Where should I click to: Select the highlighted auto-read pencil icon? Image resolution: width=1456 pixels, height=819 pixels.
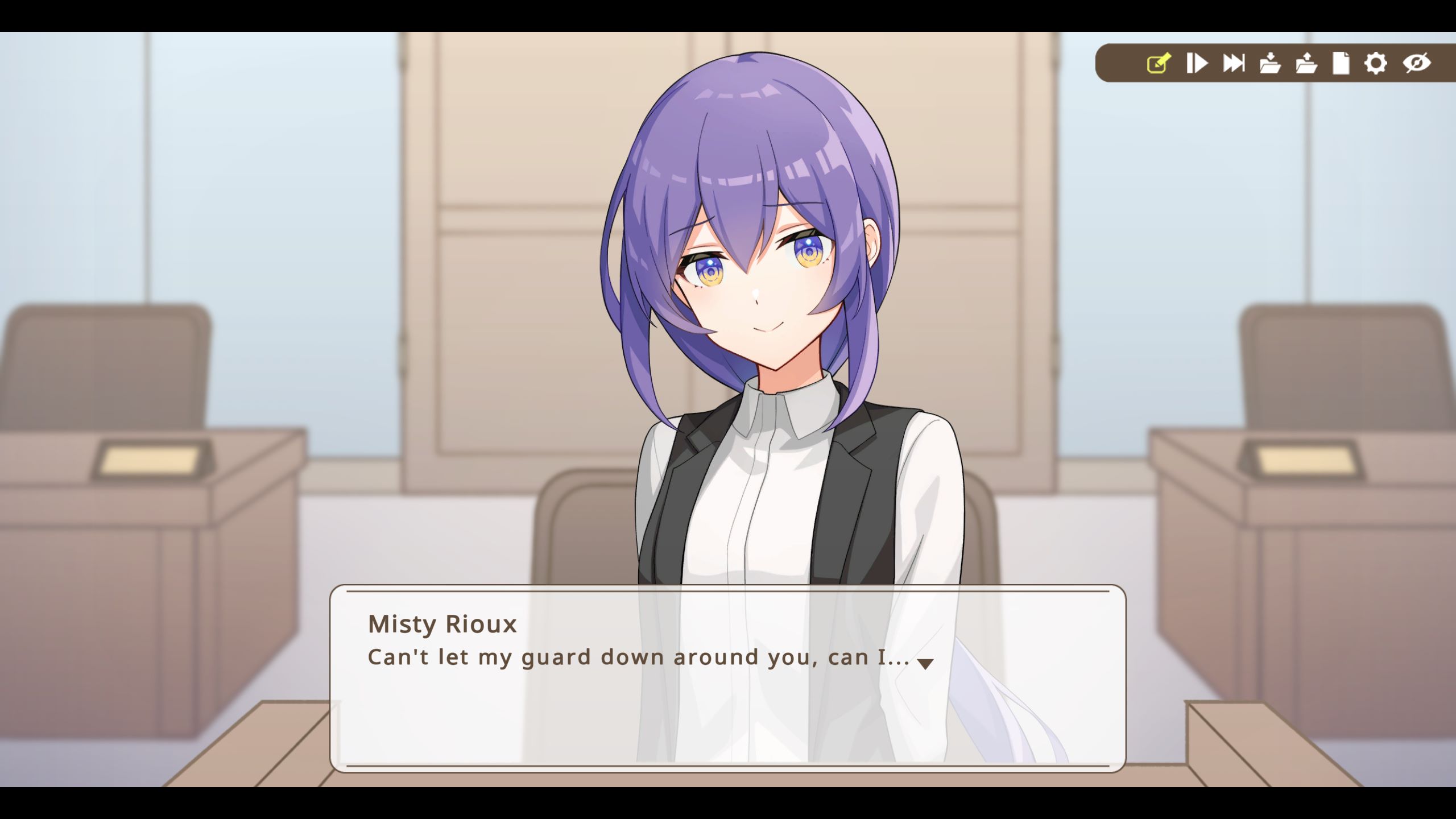(1160, 64)
